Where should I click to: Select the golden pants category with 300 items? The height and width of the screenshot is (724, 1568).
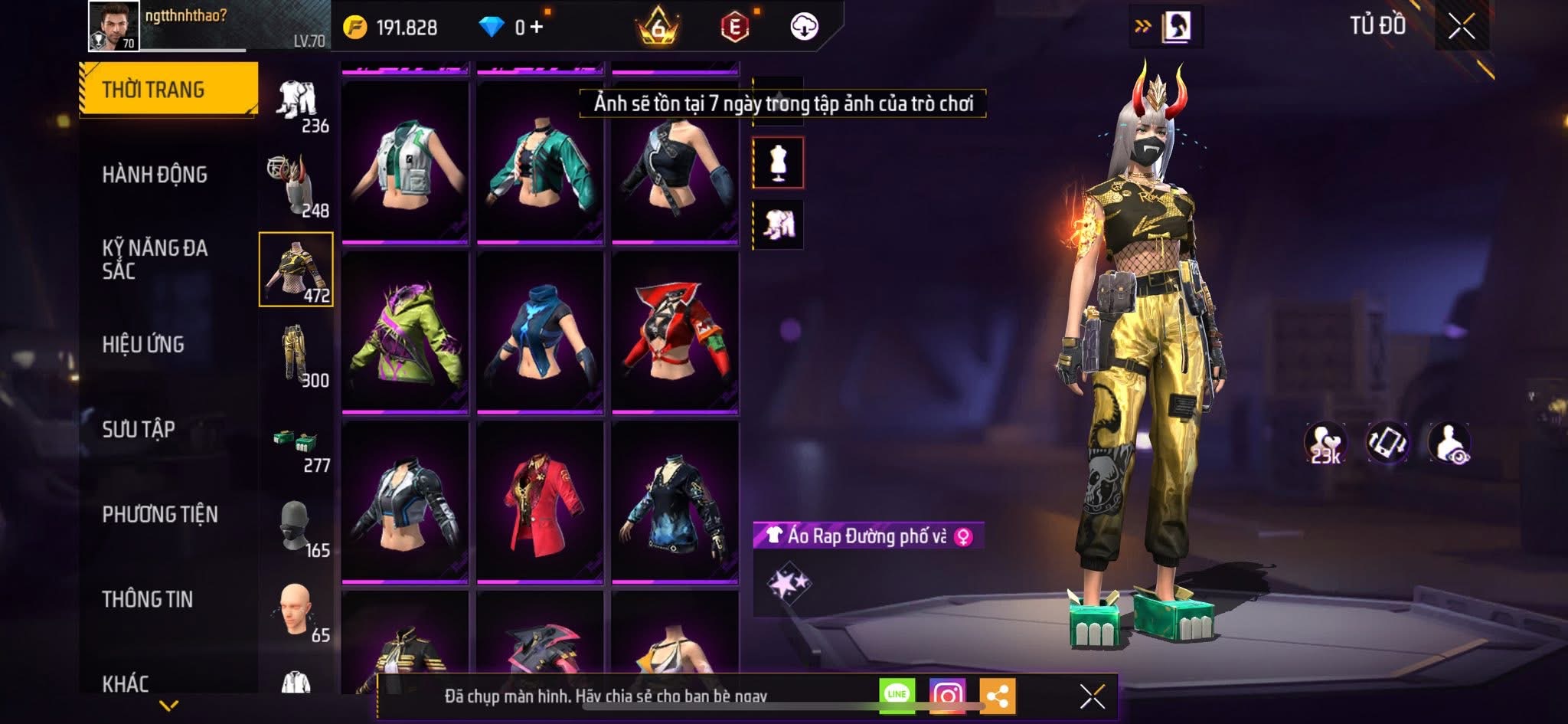[x=297, y=355]
